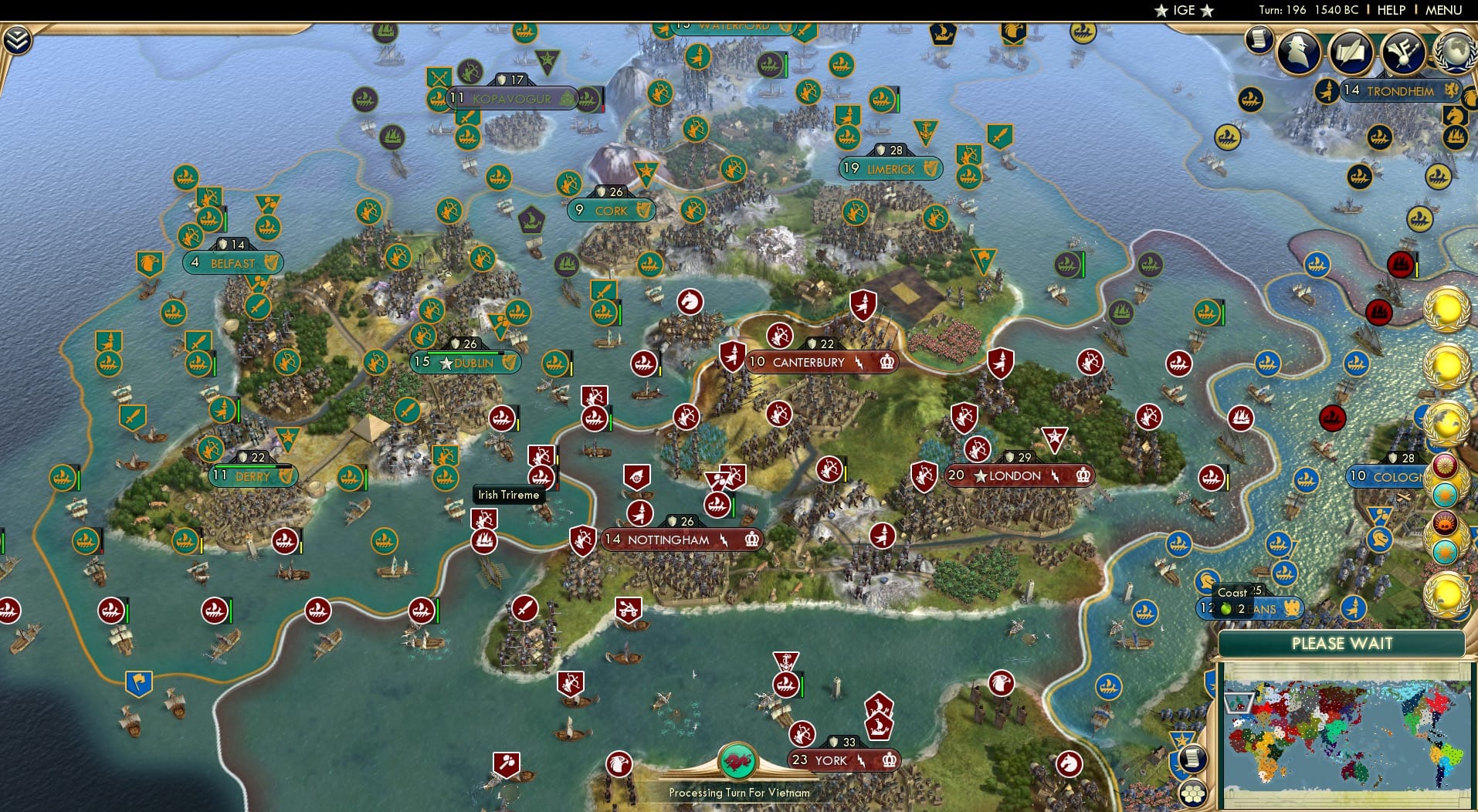1478x812 pixels.
Task: Open the Culture overview icon
Action: 1402,50
